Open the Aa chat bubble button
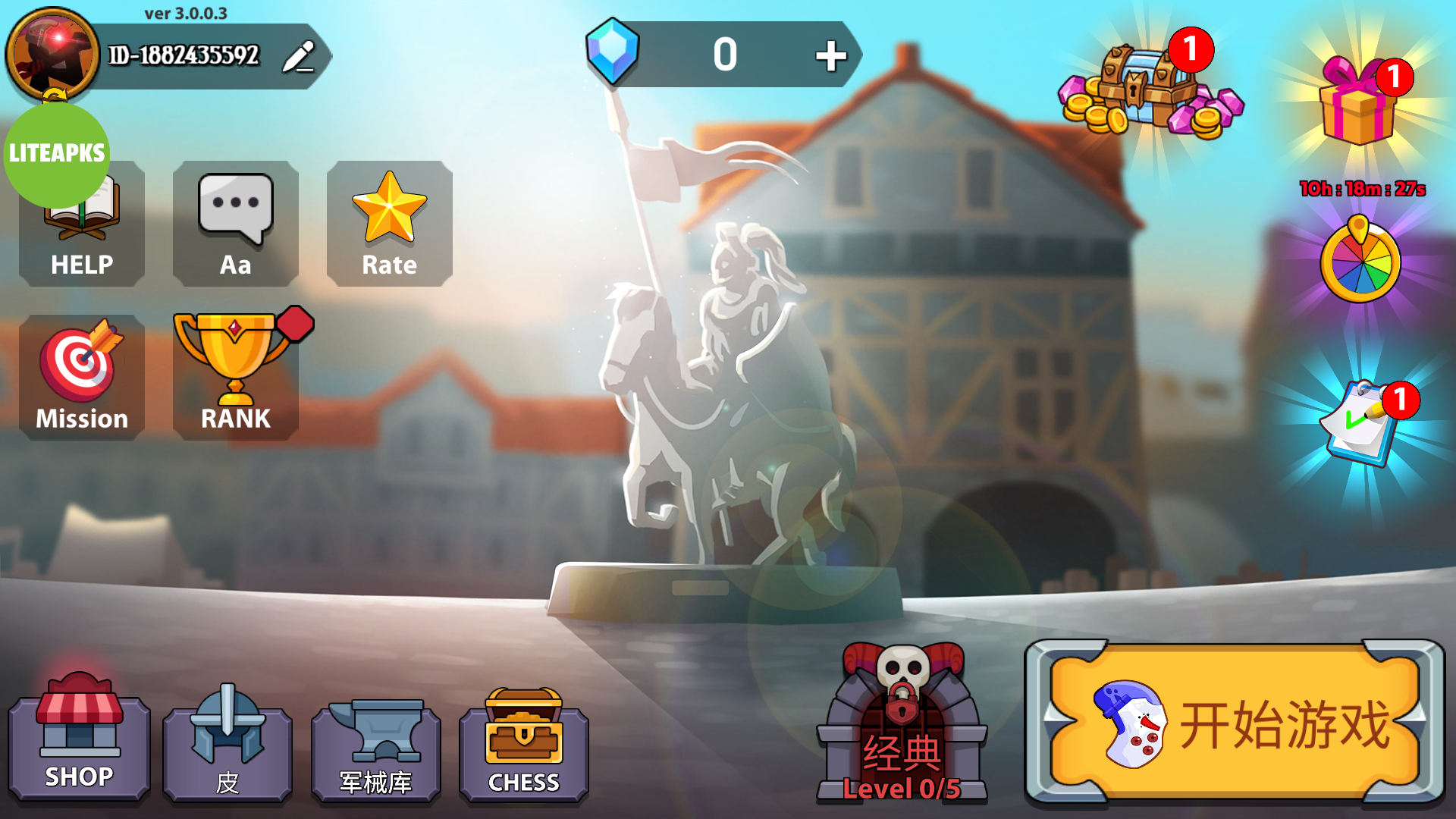This screenshot has width=1456, height=819. coord(235,224)
